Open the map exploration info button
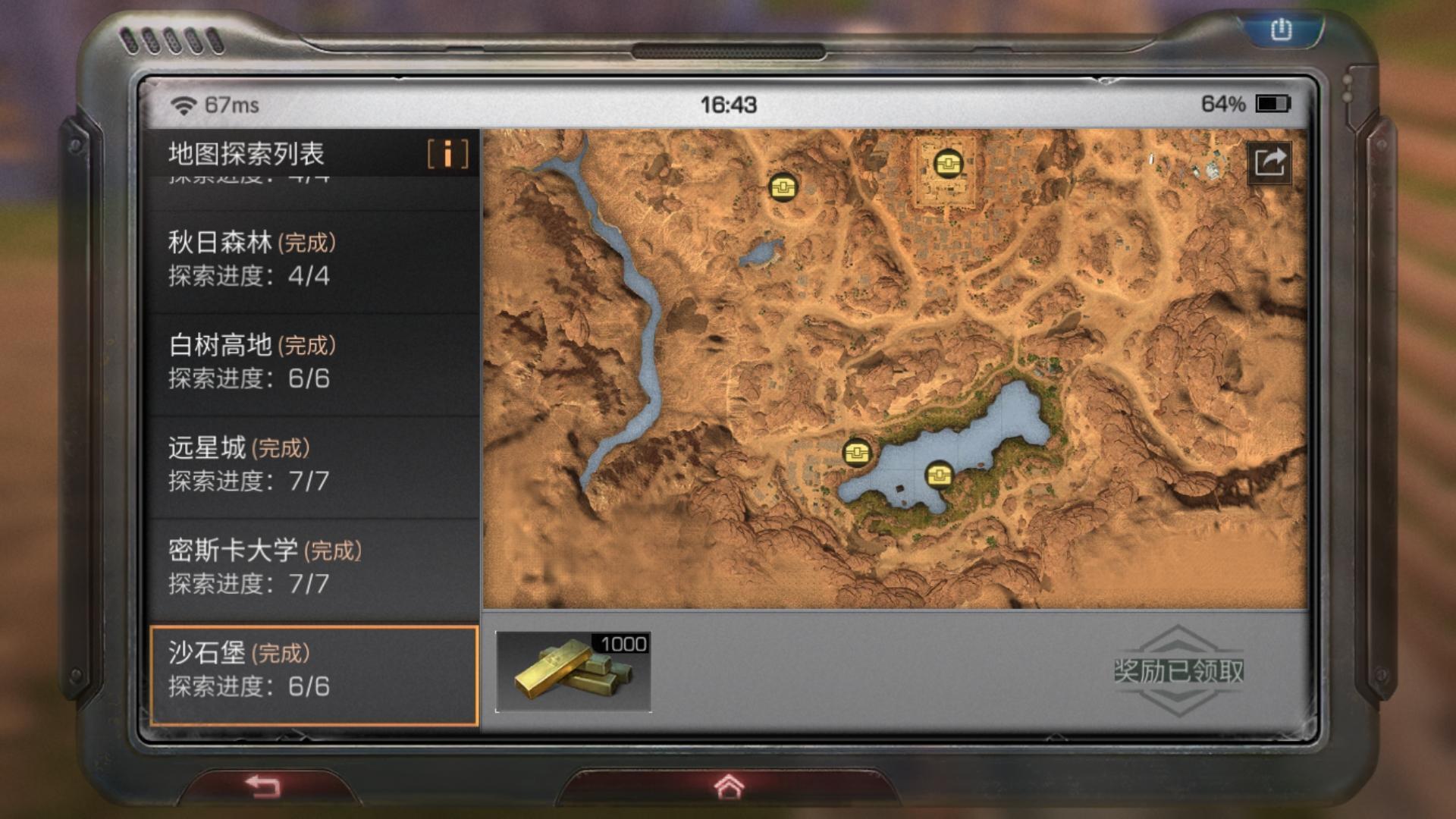 point(447,154)
